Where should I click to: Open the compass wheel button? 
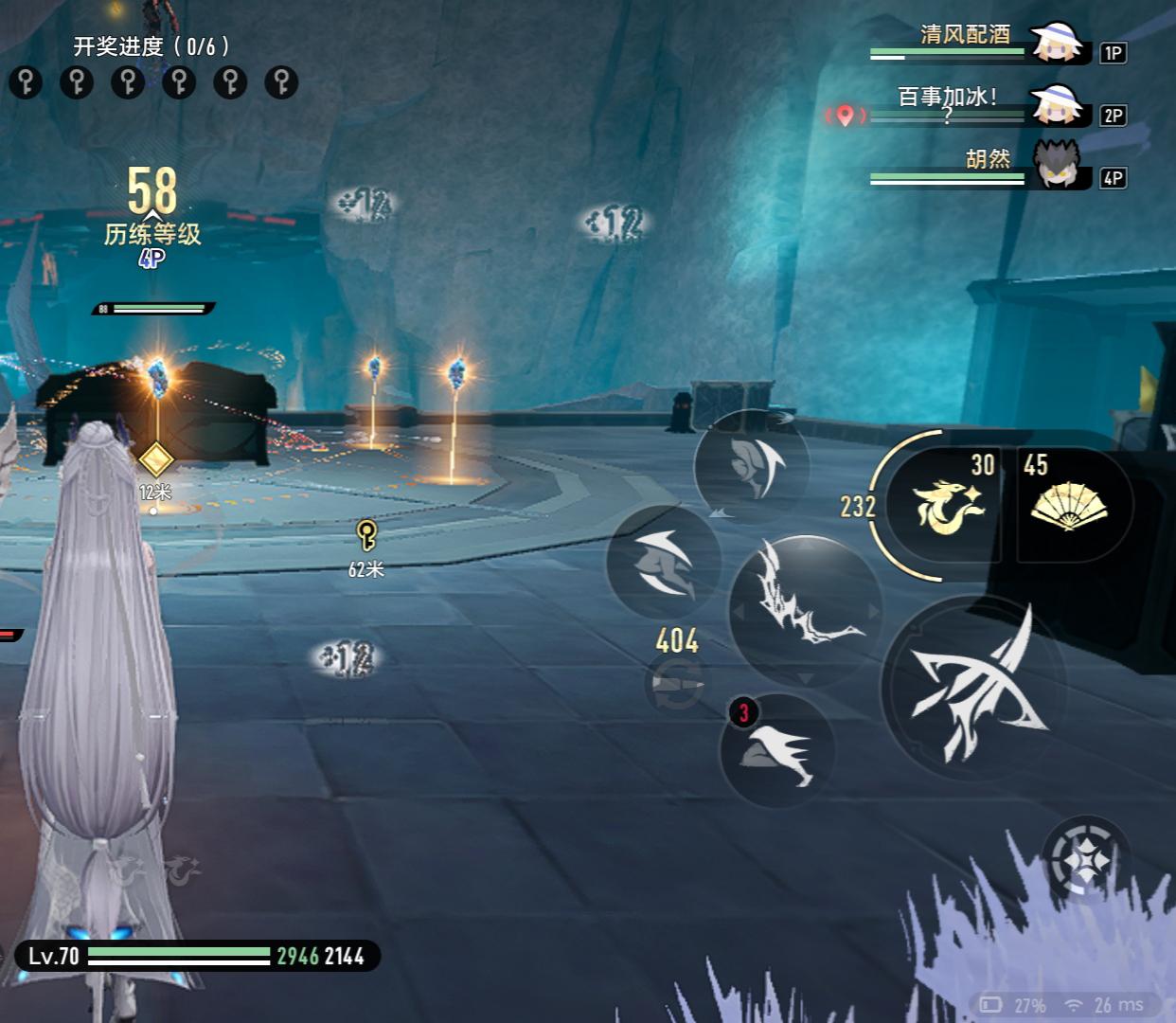pos(1086,860)
